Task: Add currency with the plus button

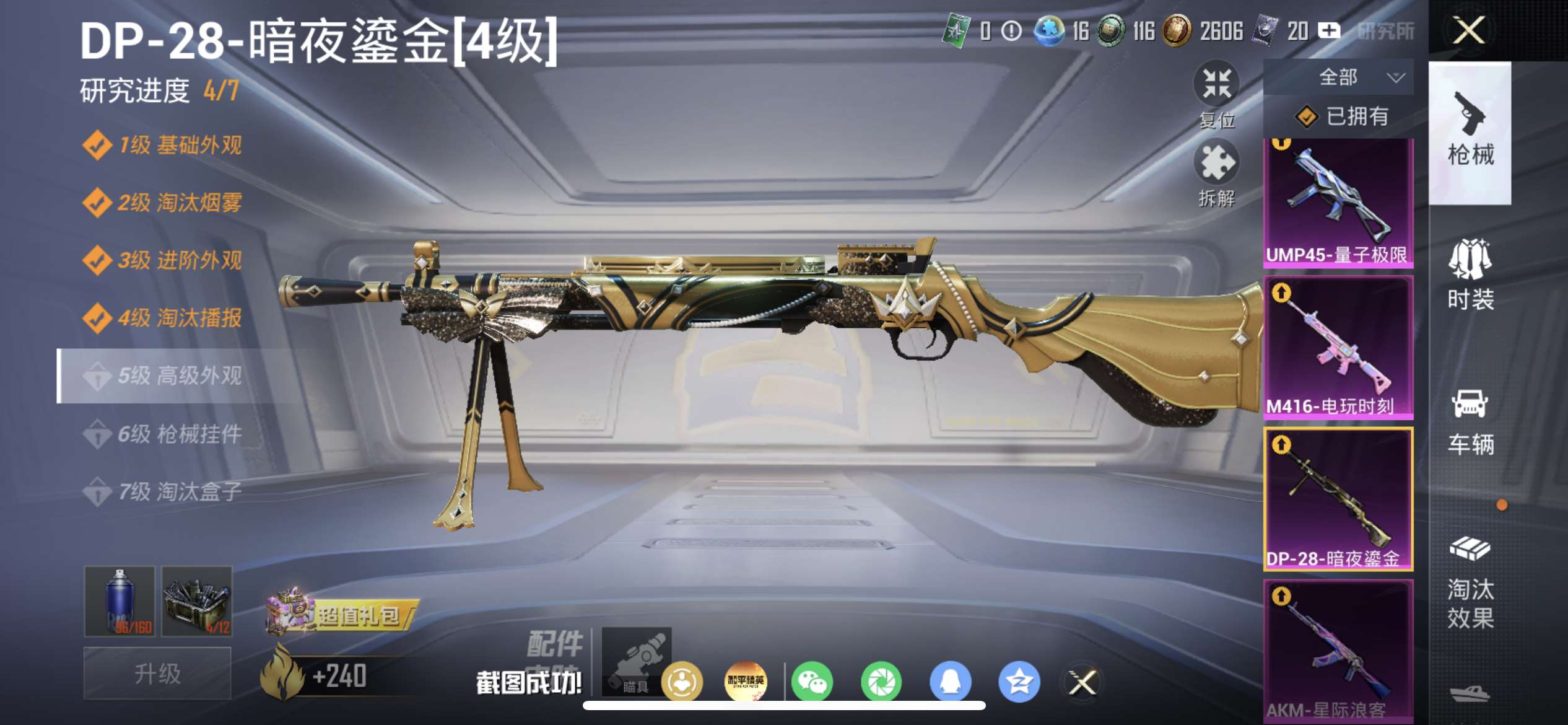Action: click(1329, 30)
